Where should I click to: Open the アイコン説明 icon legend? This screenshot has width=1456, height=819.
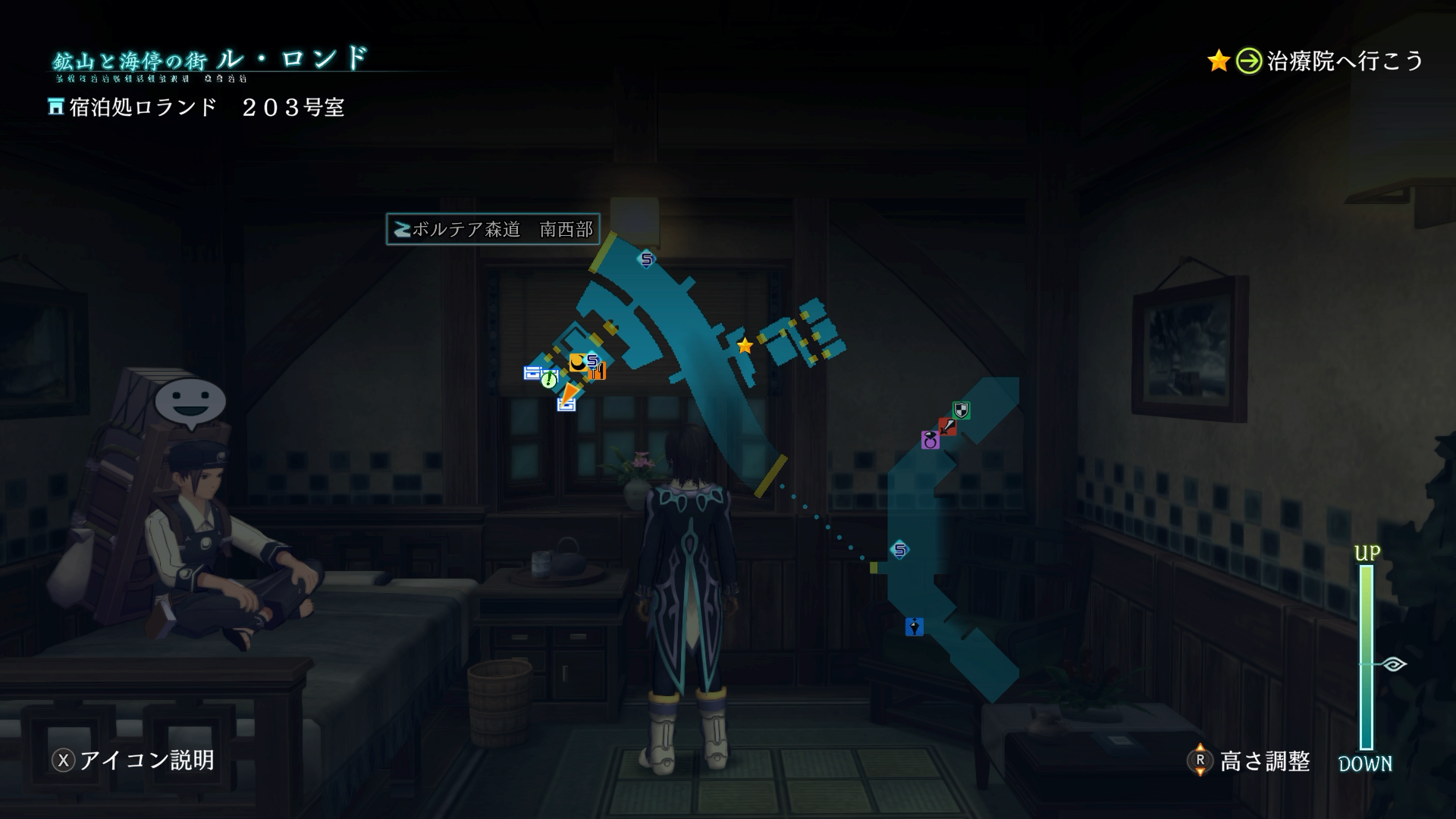[133, 760]
